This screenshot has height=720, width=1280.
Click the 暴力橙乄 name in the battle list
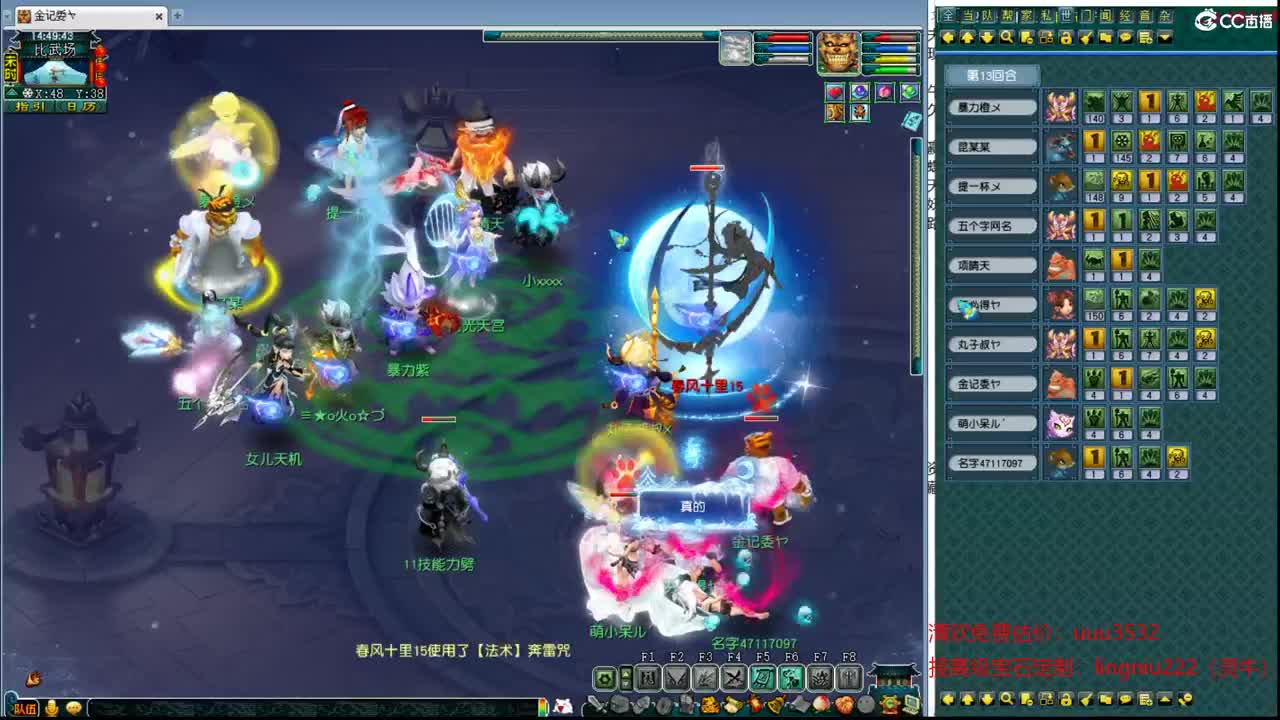(x=991, y=107)
